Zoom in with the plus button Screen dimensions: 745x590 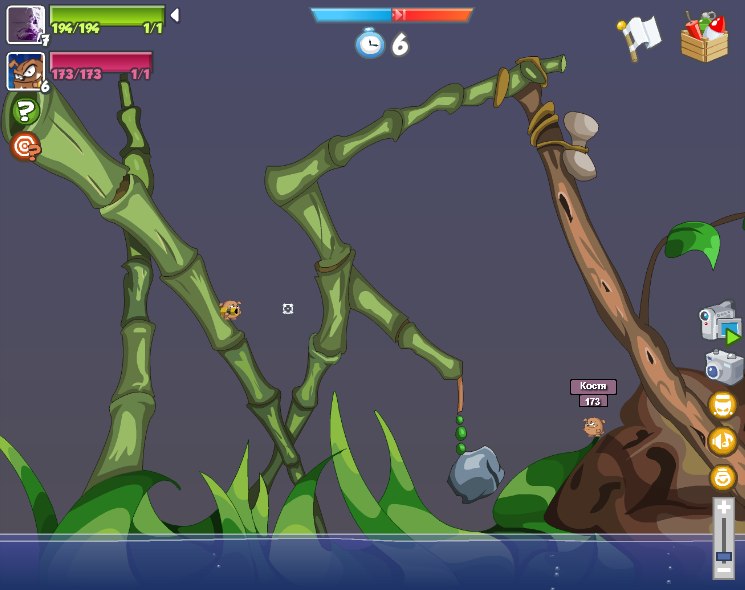coord(723,508)
